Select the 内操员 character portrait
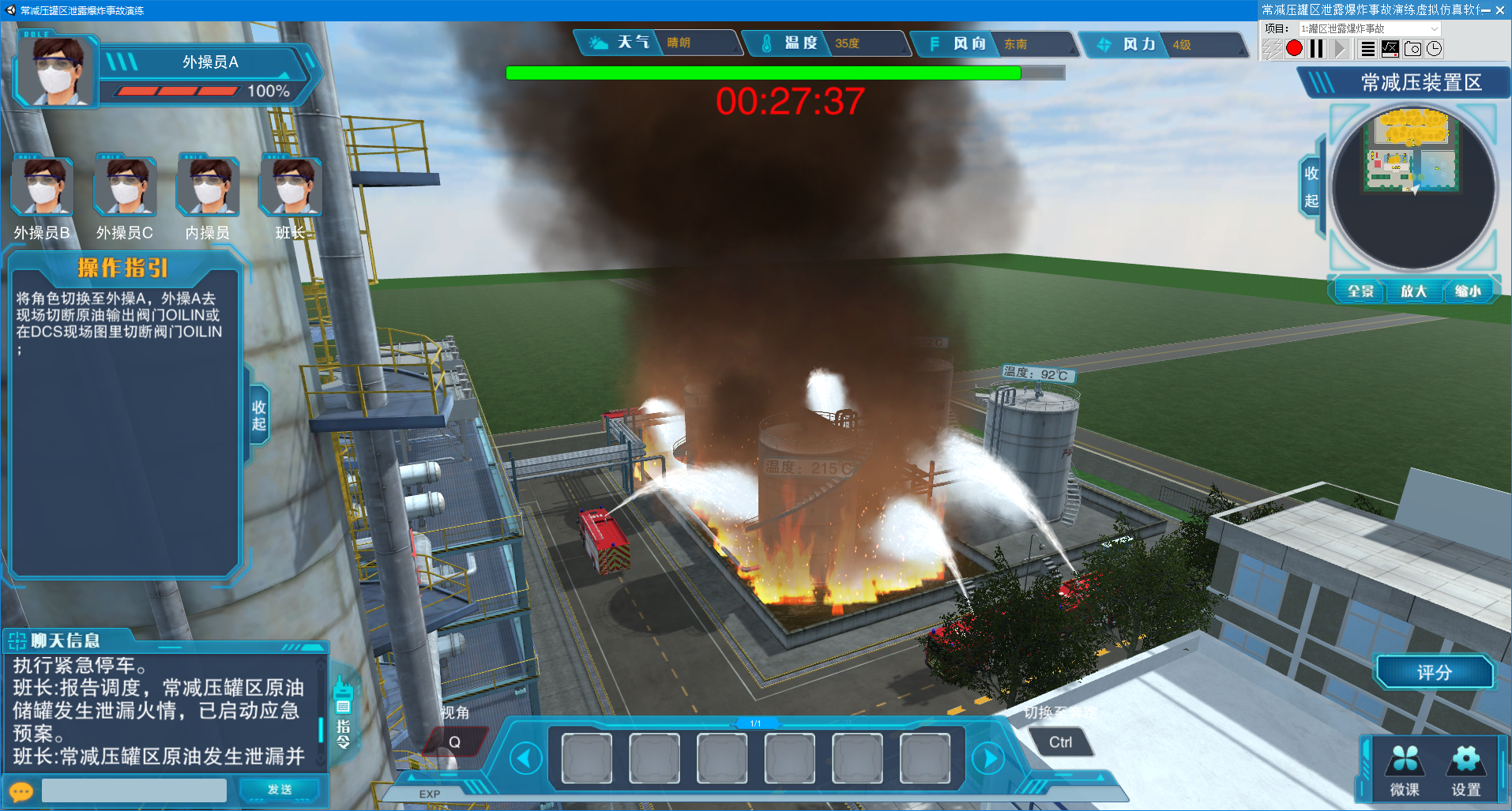This screenshot has width=1512, height=811. tap(208, 188)
